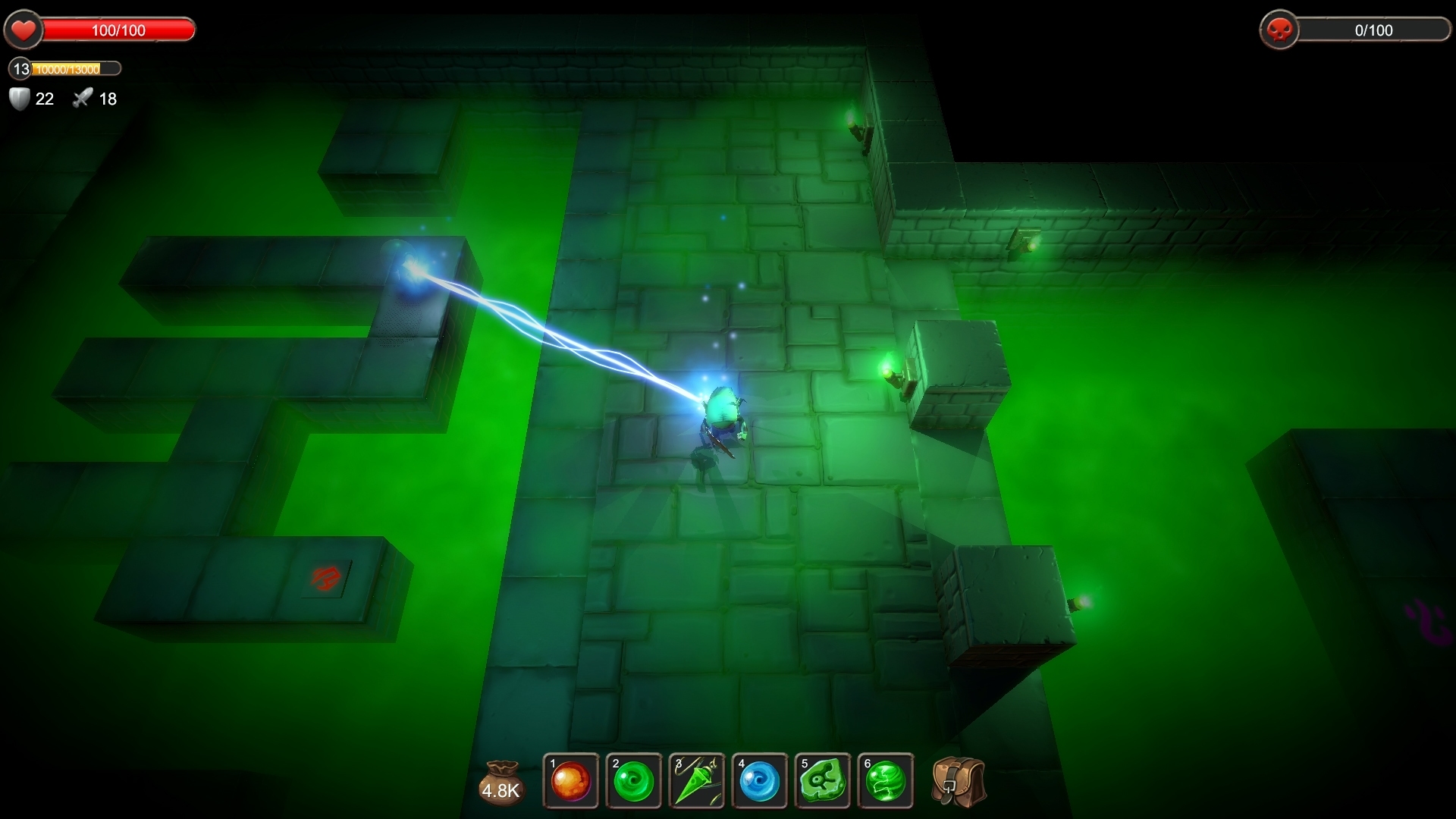This screenshot has width=1456, height=819.
Task: Select the blue water orb in slot 4
Action: (761, 780)
